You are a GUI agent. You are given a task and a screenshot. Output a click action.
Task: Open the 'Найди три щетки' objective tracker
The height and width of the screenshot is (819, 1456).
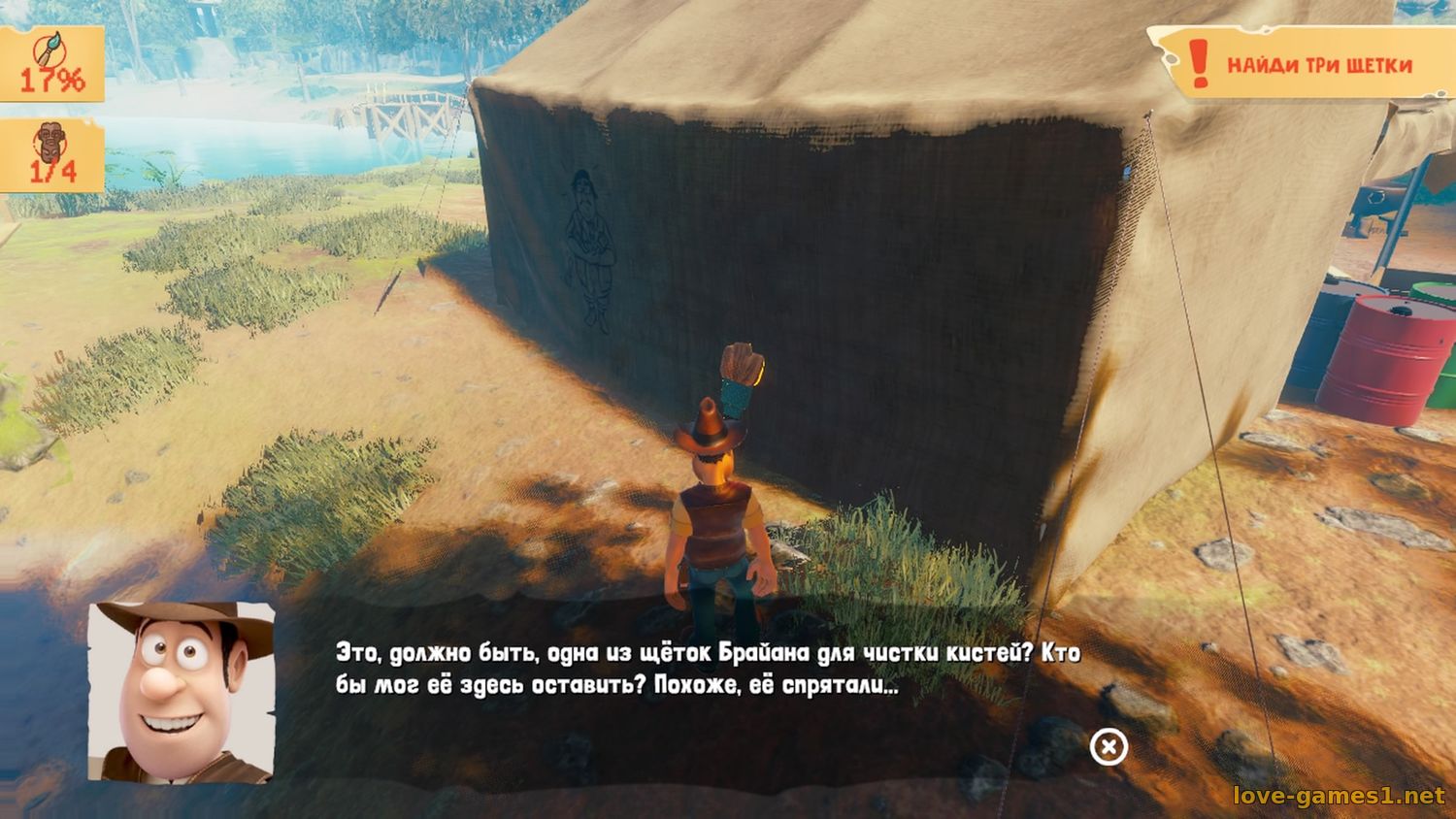tap(1301, 64)
